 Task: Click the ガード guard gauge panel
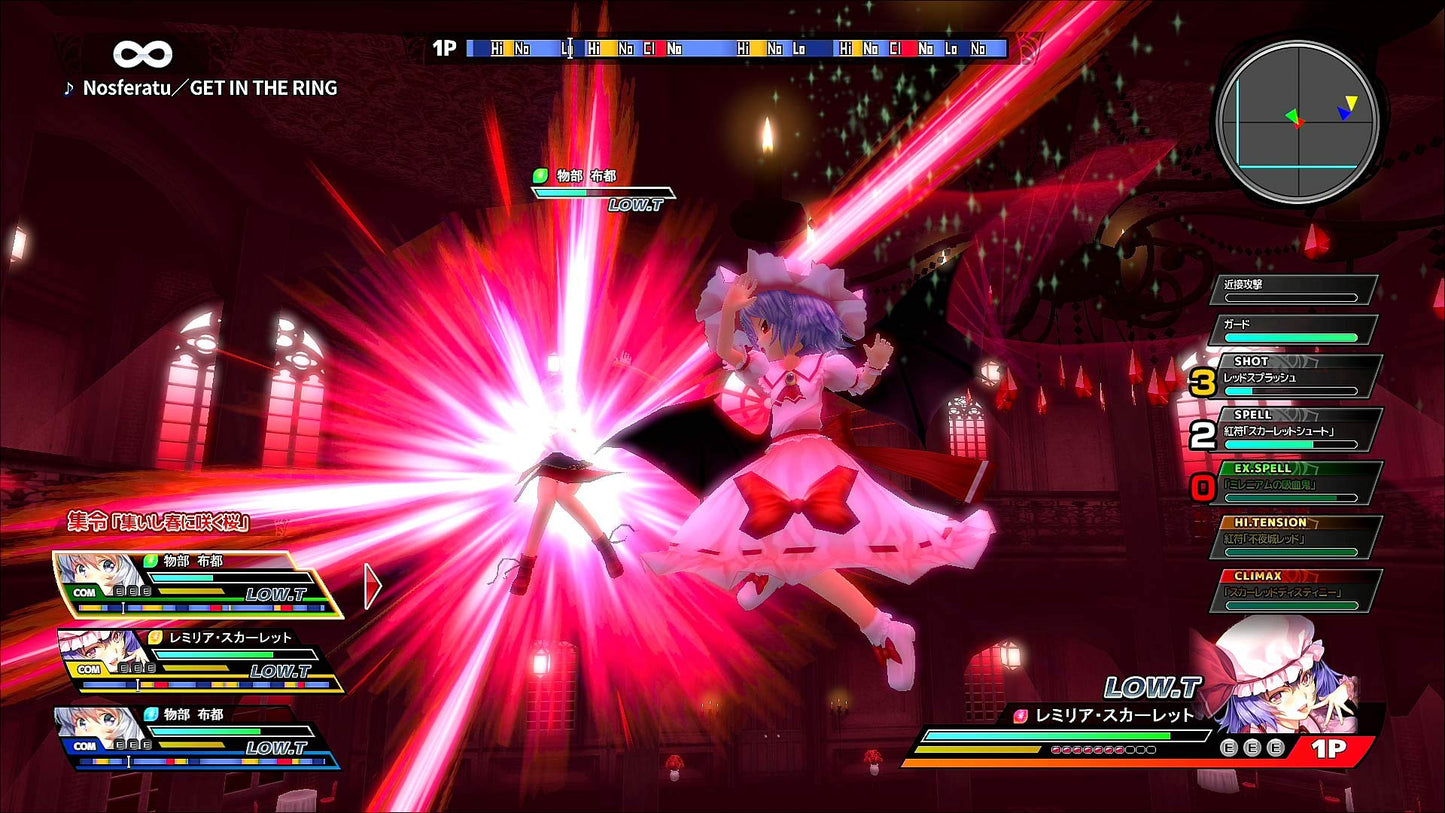tap(1290, 330)
